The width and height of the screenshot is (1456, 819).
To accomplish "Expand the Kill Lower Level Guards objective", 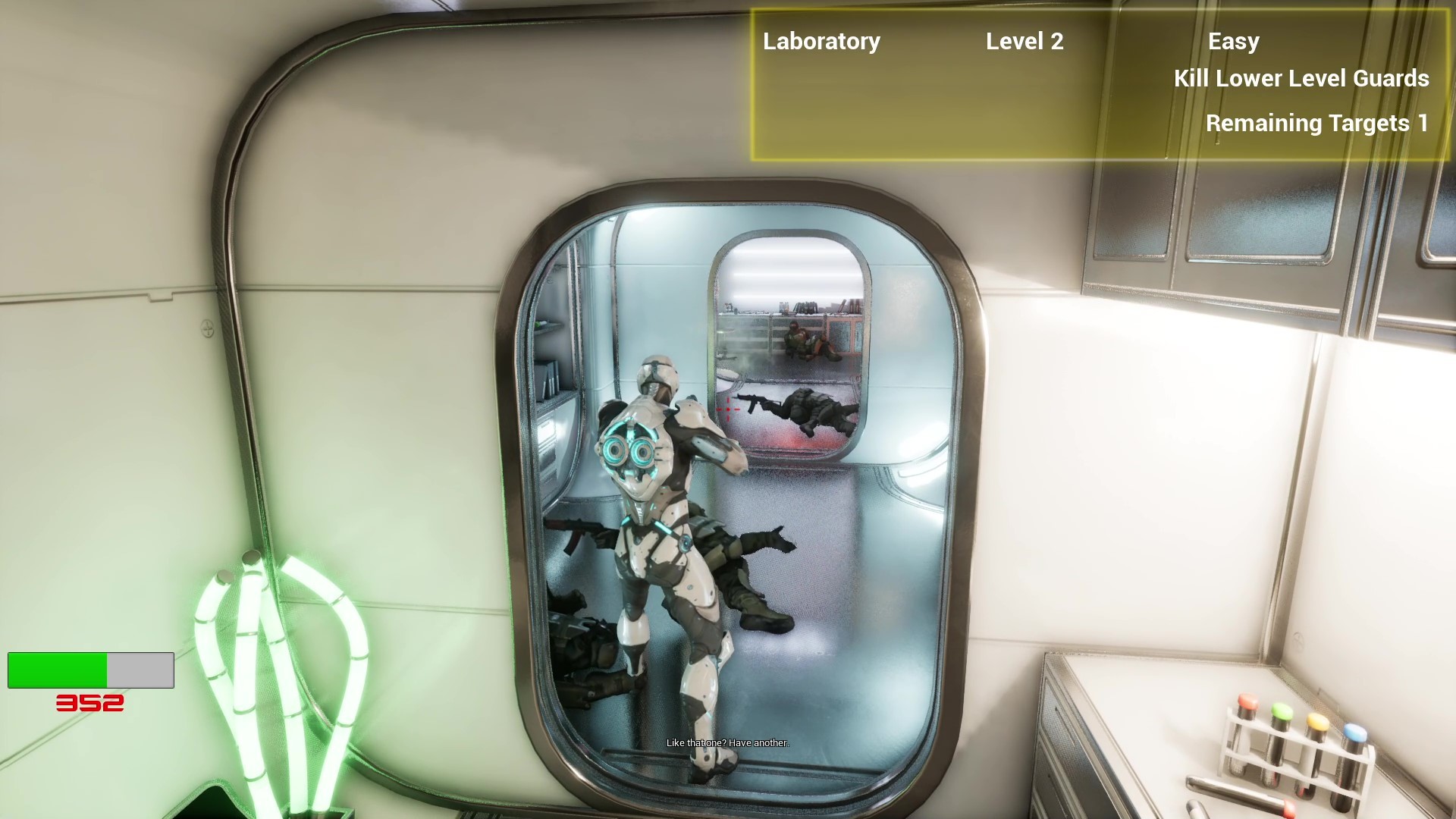I will 1301,79.
